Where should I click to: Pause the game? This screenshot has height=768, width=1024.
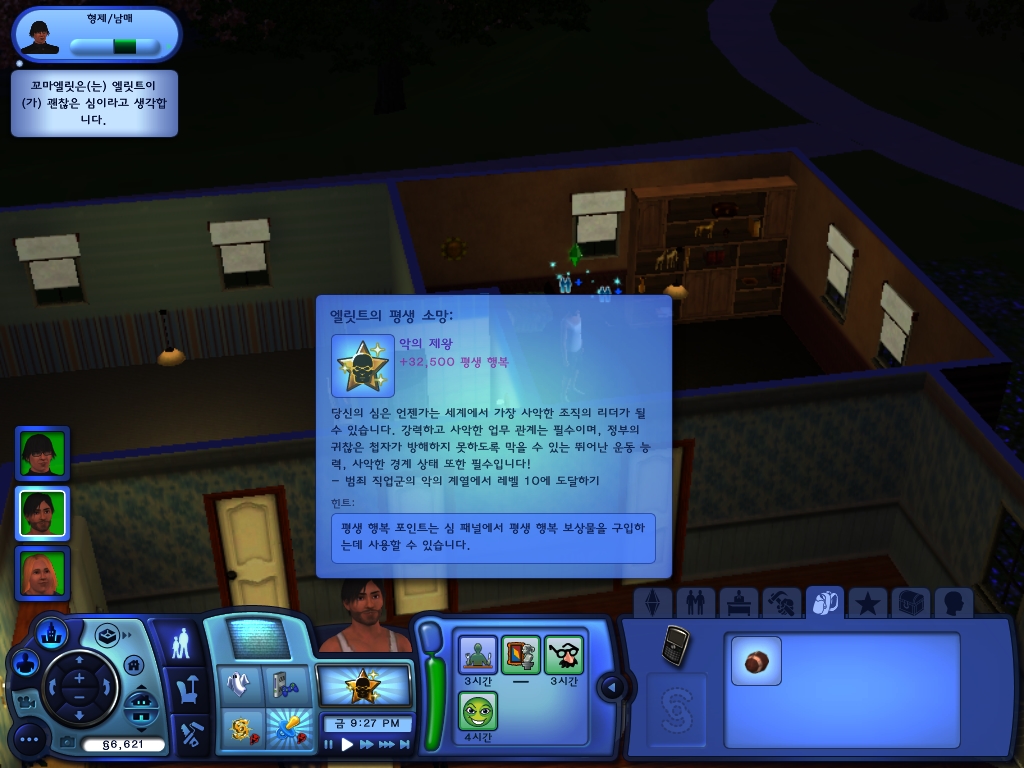coord(329,744)
